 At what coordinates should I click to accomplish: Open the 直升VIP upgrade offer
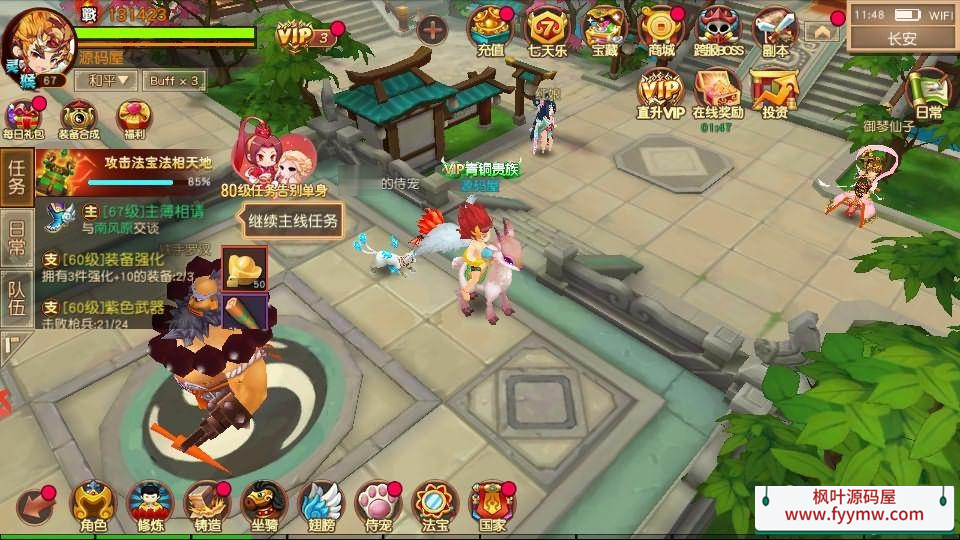[660, 94]
